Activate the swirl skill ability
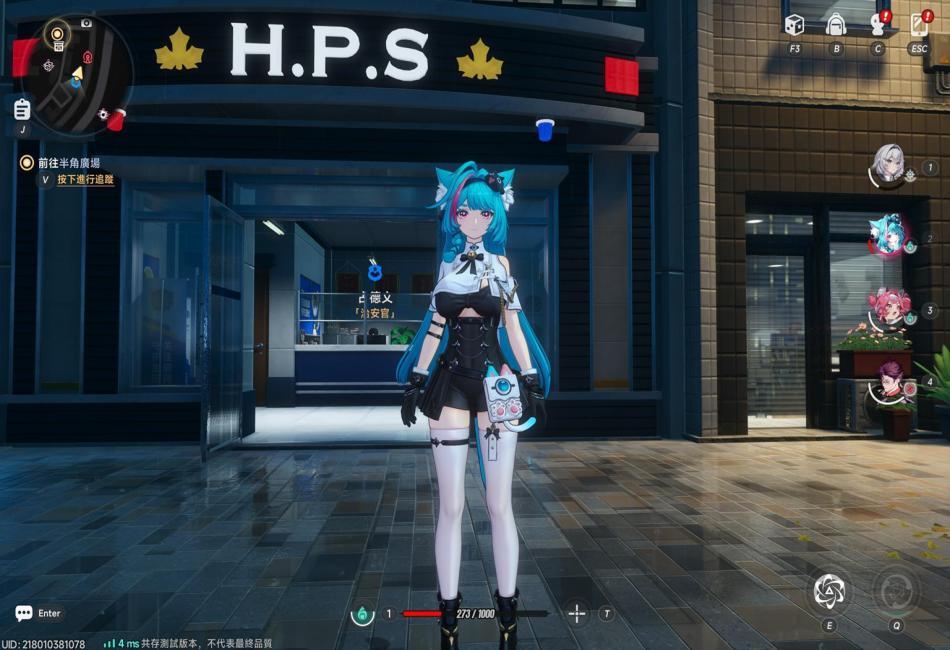 (829, 591)
